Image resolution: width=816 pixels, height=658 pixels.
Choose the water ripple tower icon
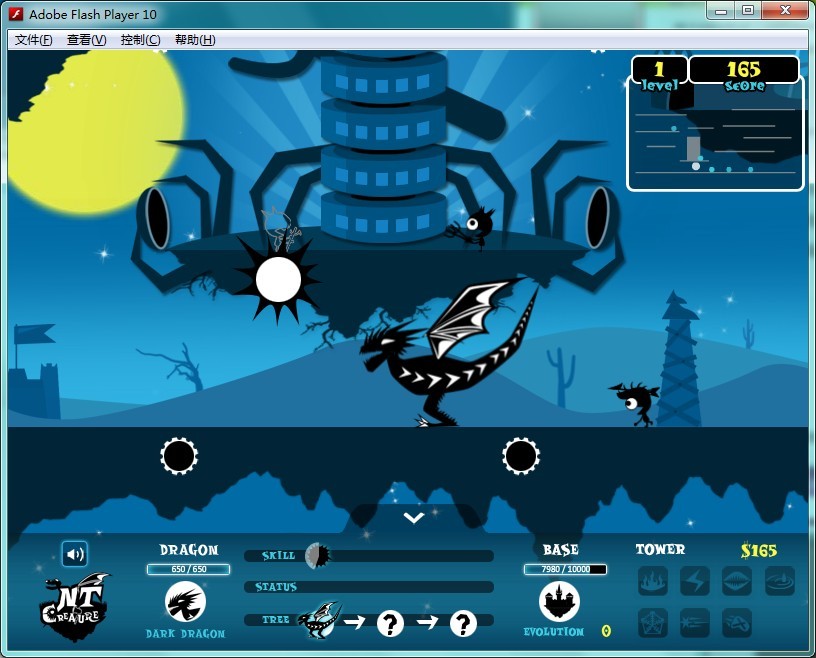pos(779,581)
